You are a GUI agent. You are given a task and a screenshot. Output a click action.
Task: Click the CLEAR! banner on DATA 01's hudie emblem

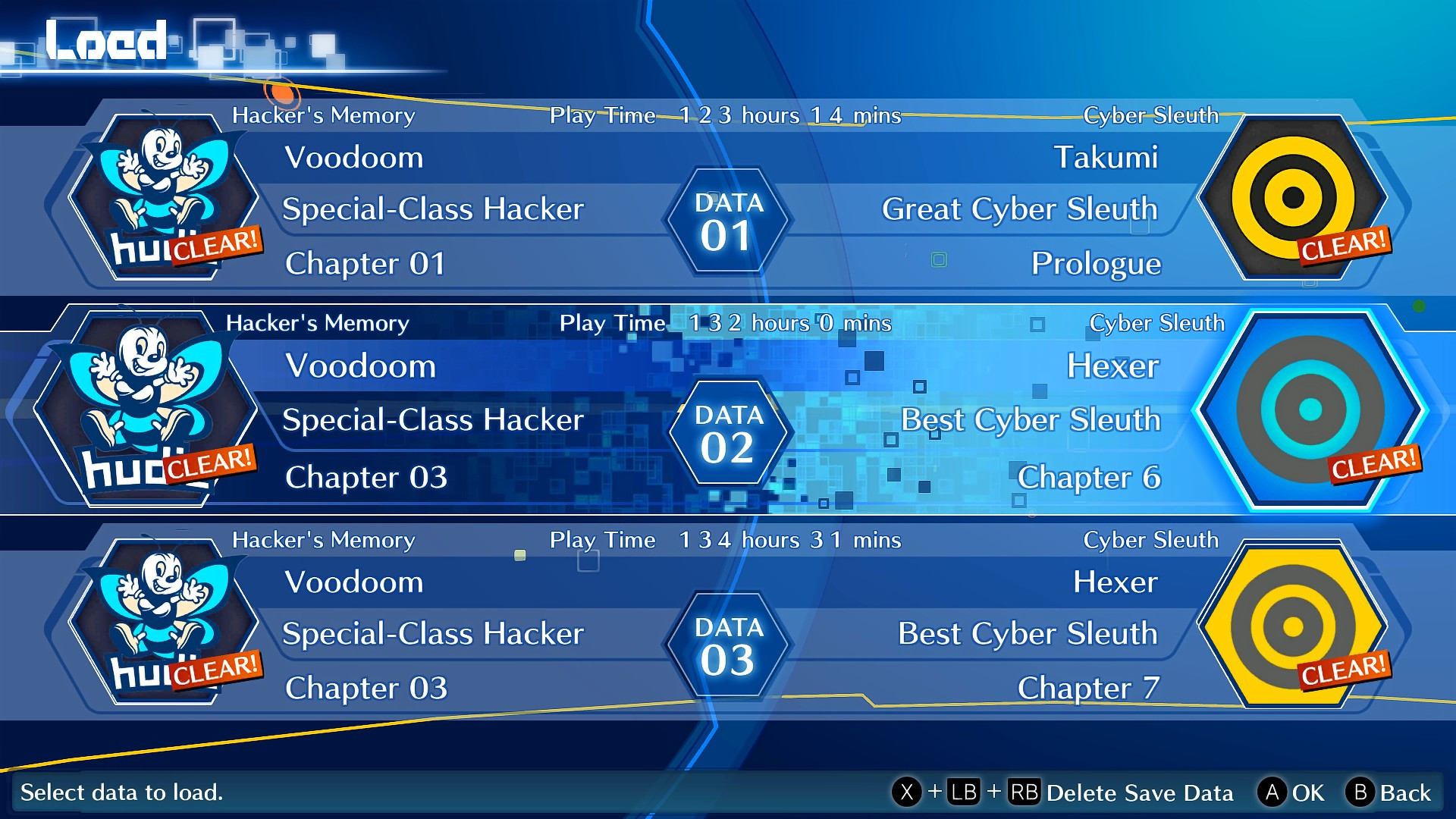[x=217, y=244]
